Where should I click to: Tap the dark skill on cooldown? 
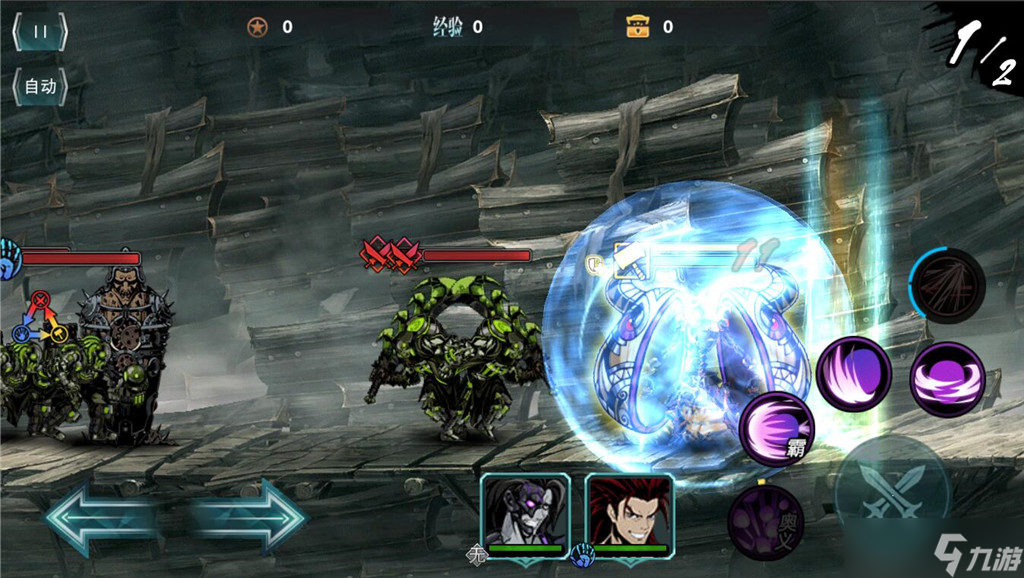(x=947, y=285)
